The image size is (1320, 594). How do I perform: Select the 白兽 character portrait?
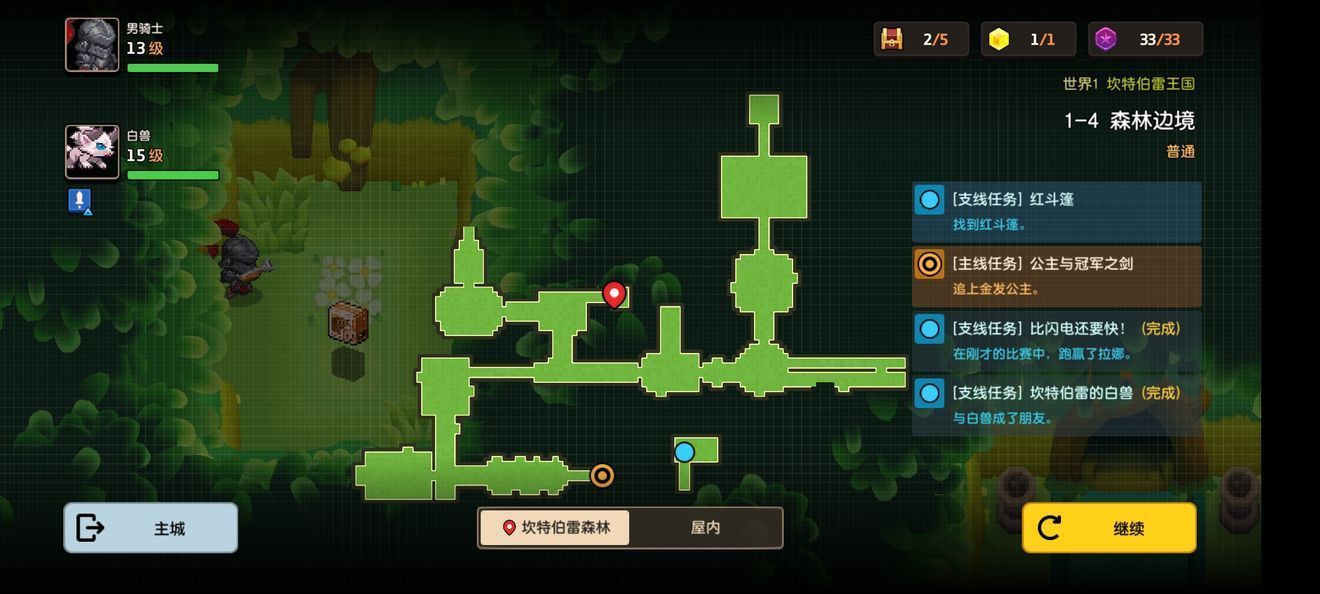click(x=92, y=152)
